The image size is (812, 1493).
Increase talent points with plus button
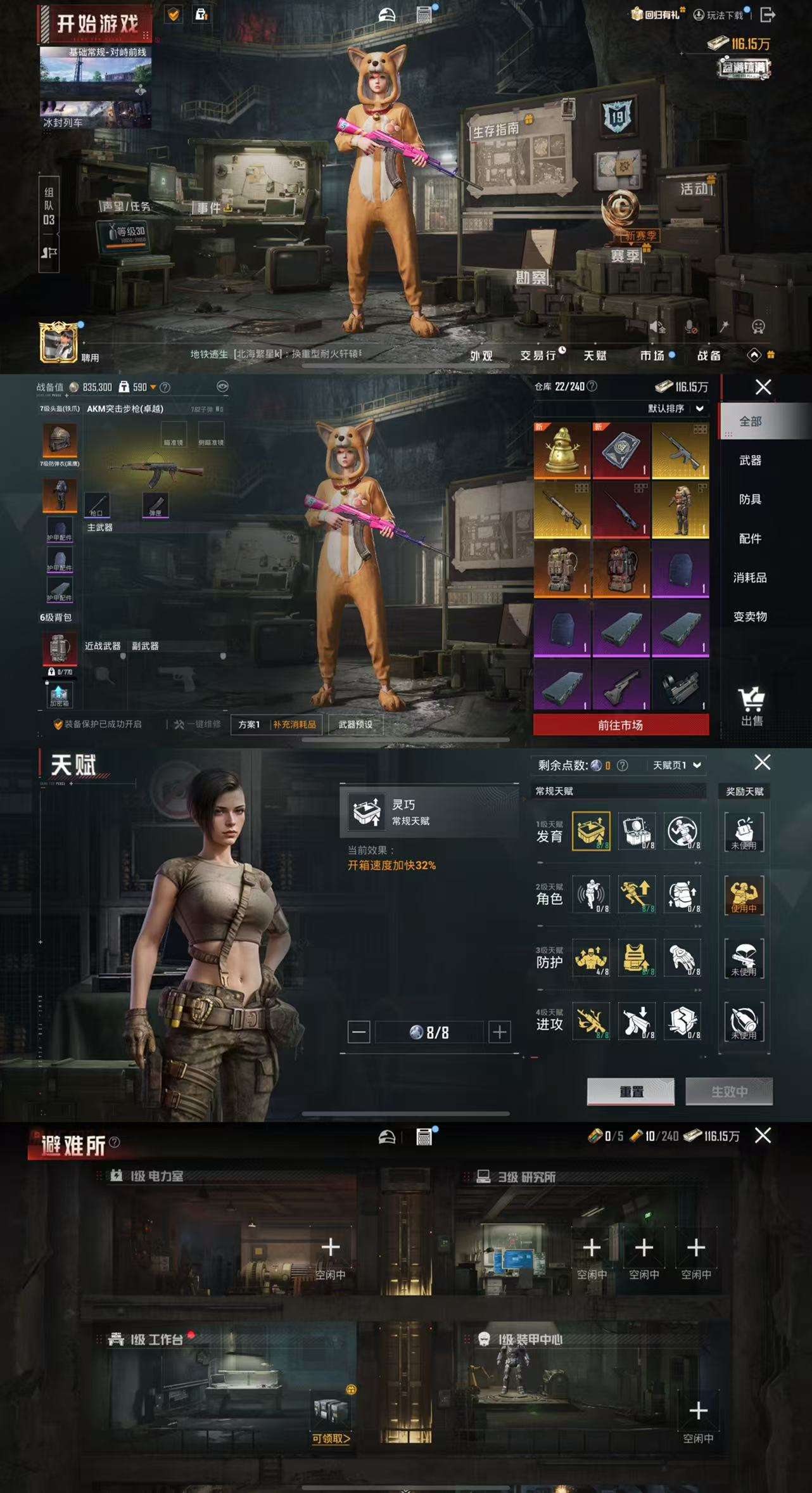500,1032
